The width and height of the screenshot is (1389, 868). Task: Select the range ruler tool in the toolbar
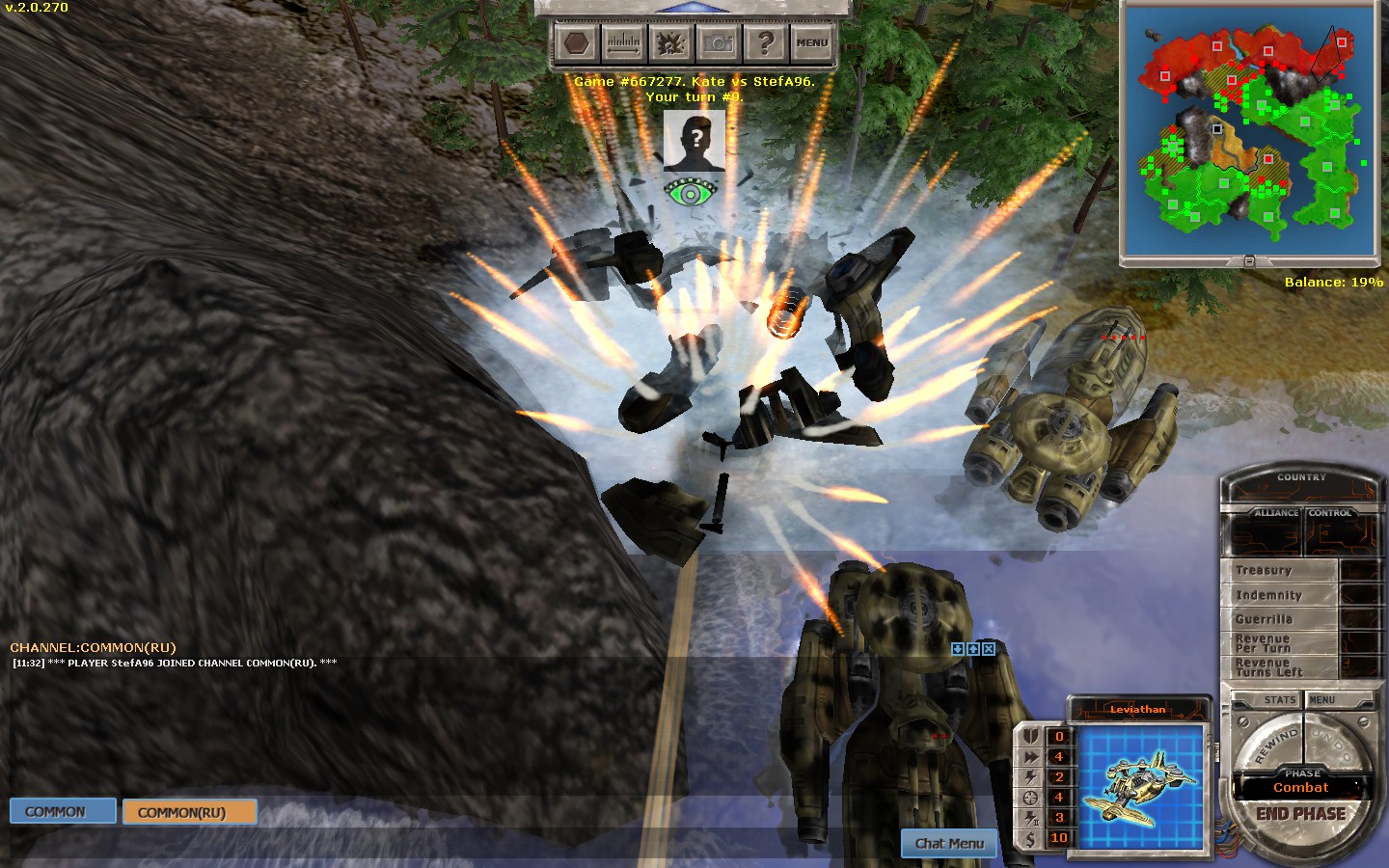click(624, 43)
